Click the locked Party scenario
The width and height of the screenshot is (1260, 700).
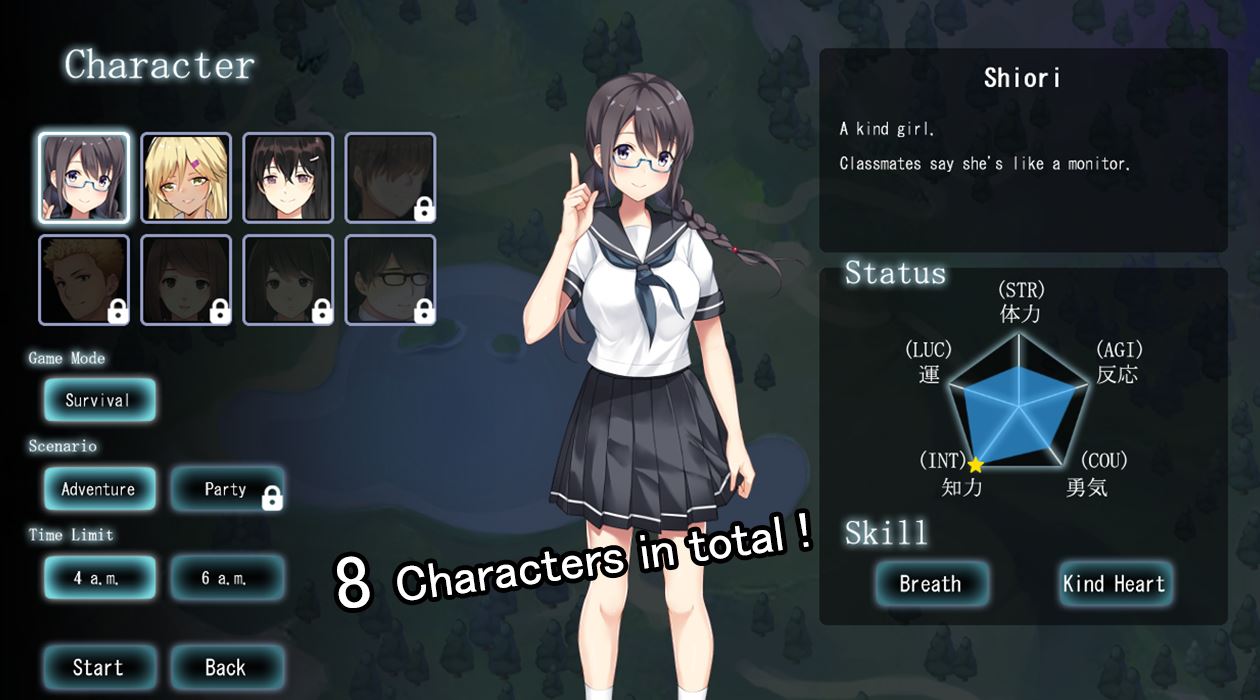(x=227, y=489)
